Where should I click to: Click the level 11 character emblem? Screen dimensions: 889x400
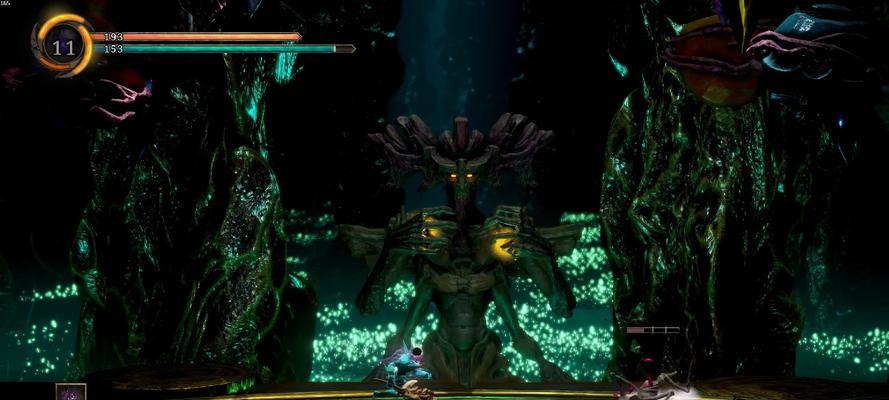click(63, 45)
